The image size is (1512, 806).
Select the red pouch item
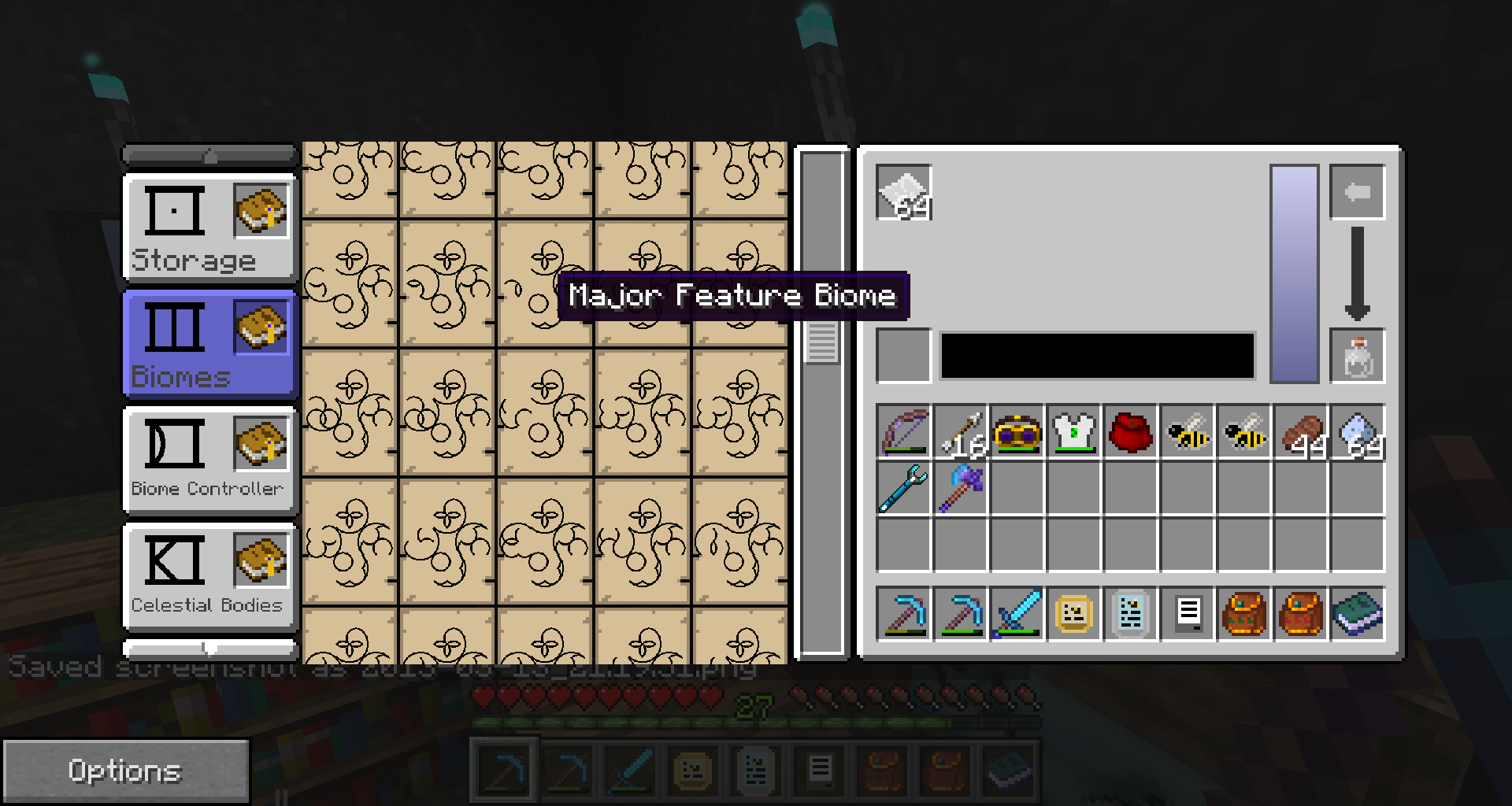[1131, 432]
